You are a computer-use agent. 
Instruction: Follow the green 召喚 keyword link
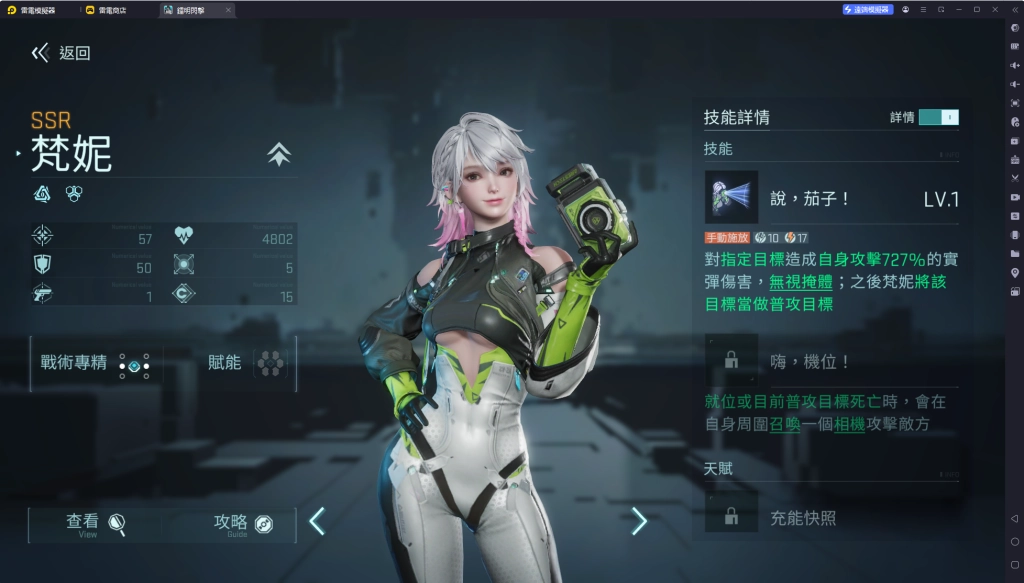(784, 423)
